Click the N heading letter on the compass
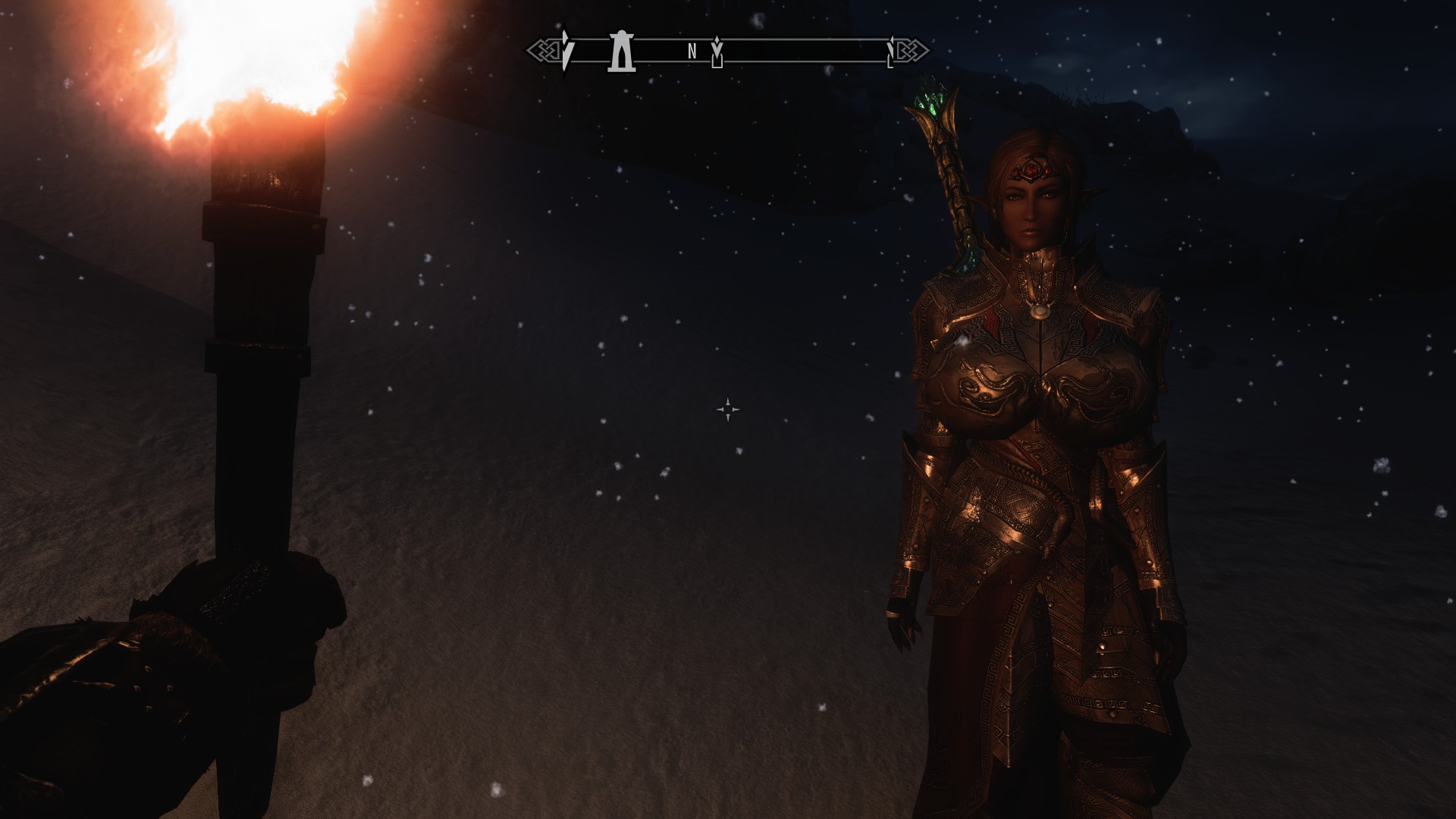This screenshot has height=819, width=1456. point(692,52)
